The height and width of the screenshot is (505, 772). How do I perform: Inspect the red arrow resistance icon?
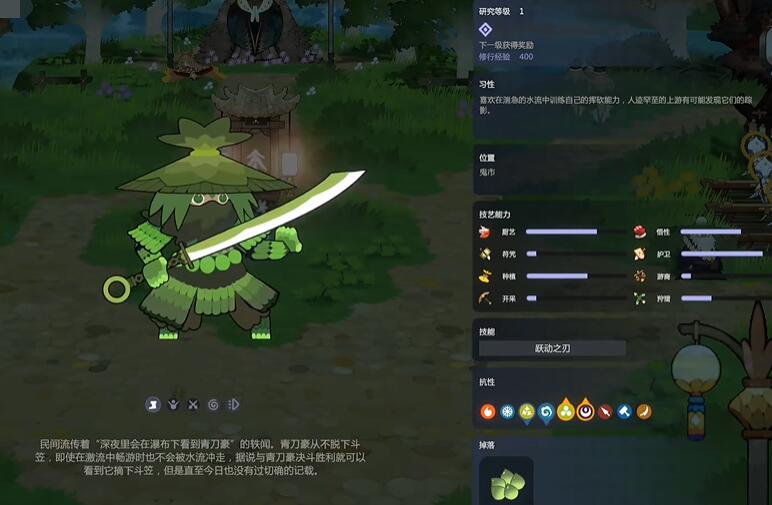click(x=604, y=411)
